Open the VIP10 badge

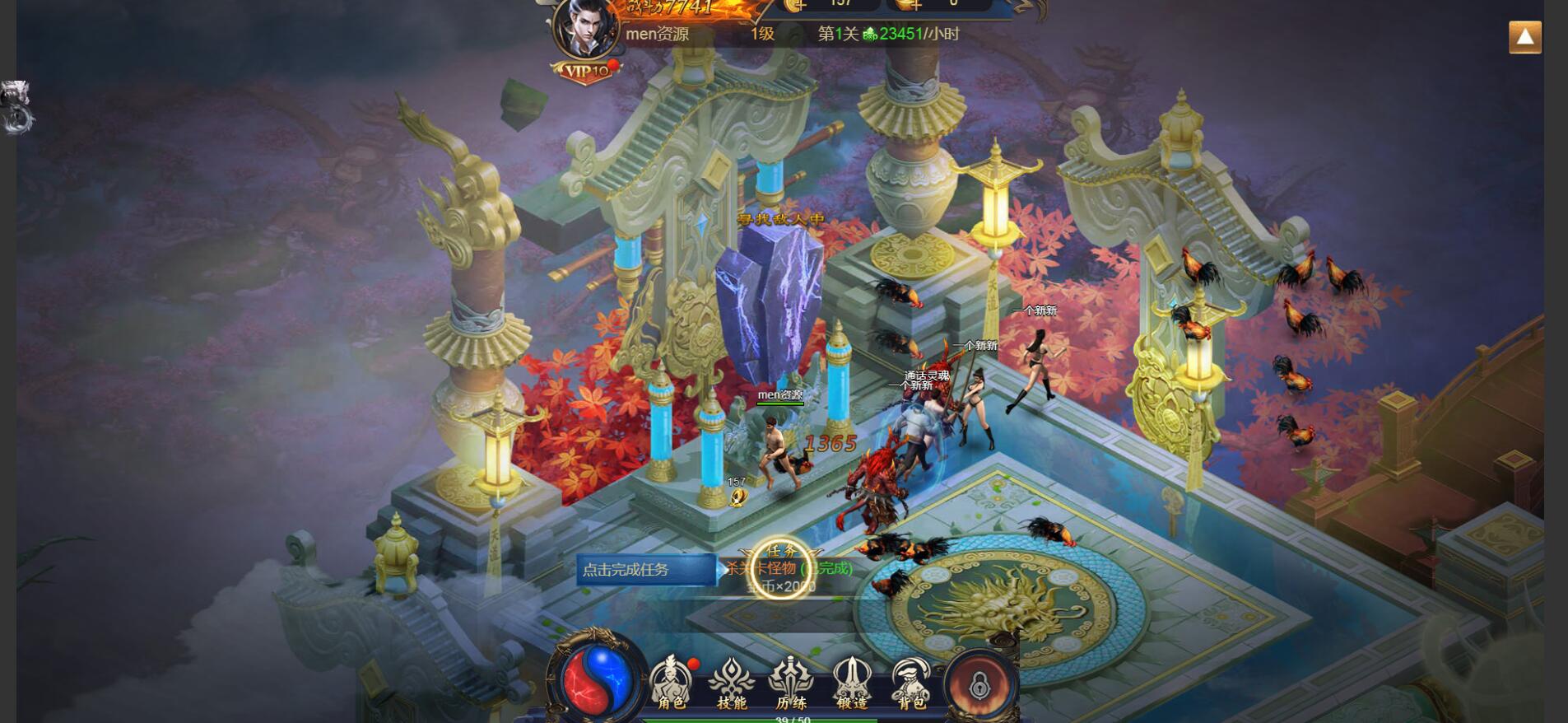click(586, 72)
